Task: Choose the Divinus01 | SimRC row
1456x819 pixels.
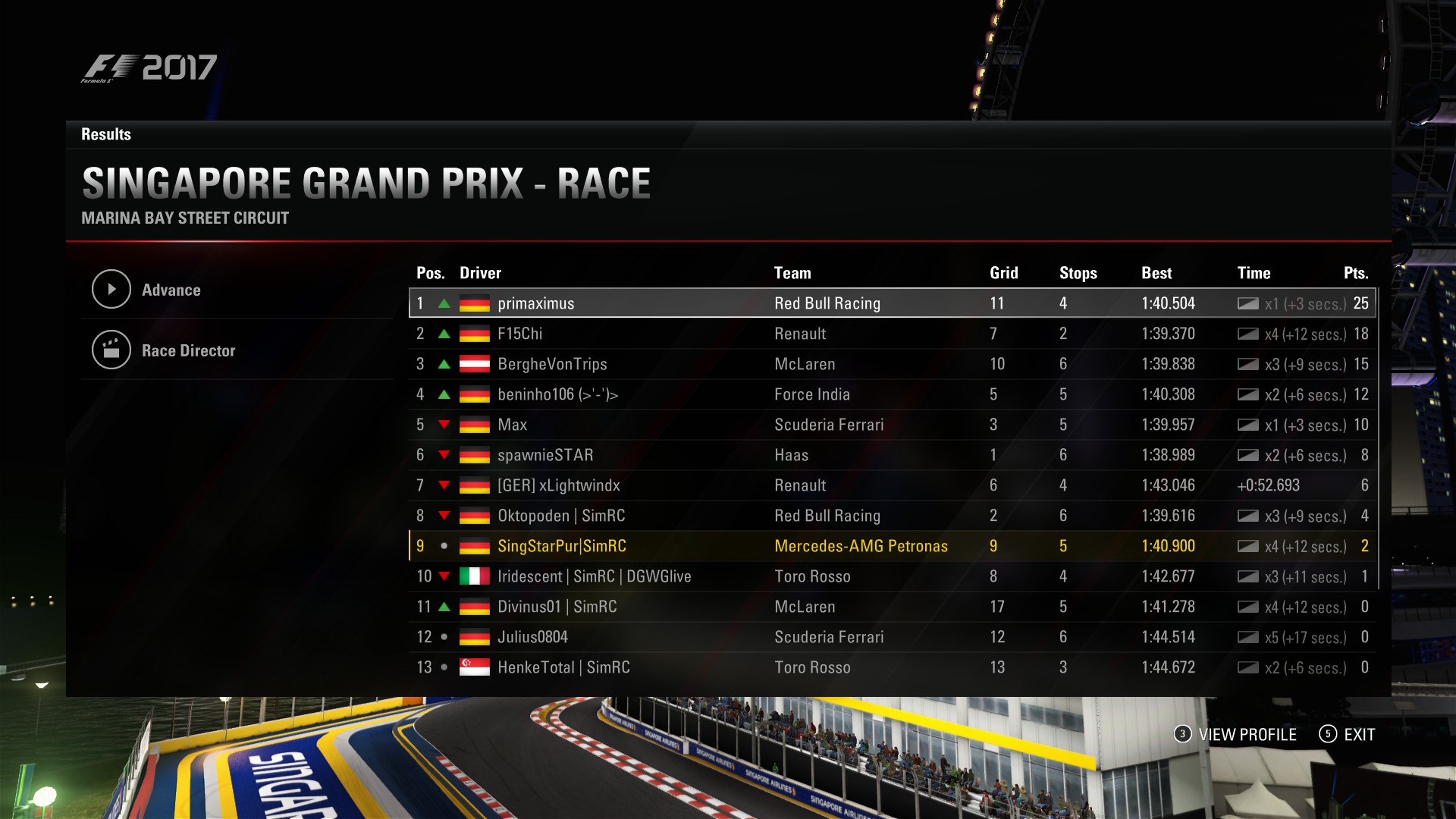Action: point(557,607)
